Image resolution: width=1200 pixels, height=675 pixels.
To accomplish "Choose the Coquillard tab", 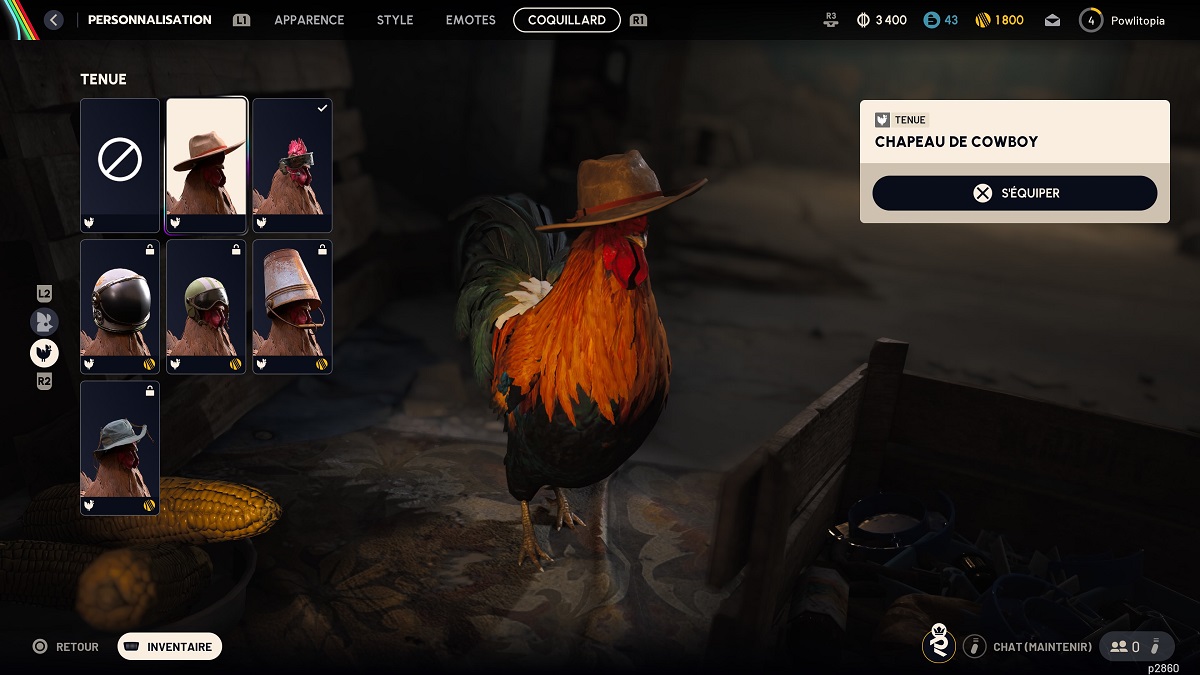I will [x=567, y=20].
